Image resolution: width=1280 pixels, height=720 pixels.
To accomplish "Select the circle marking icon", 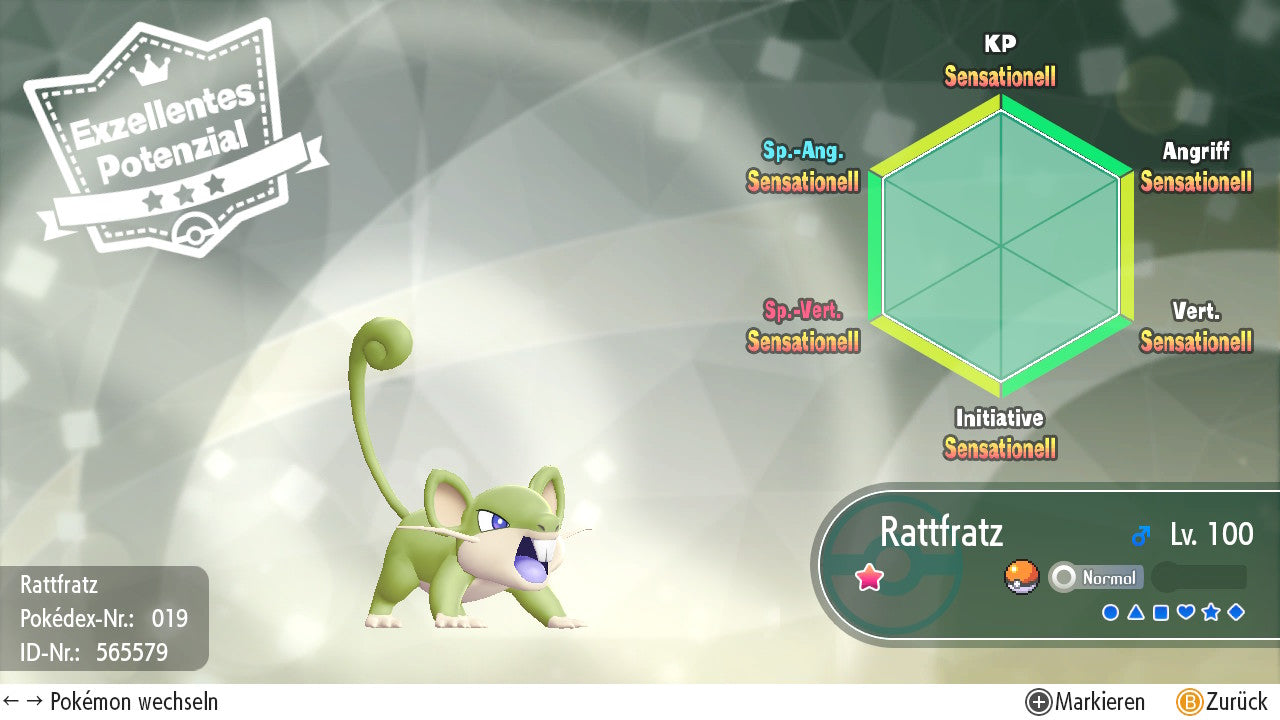I will 1110,612.
